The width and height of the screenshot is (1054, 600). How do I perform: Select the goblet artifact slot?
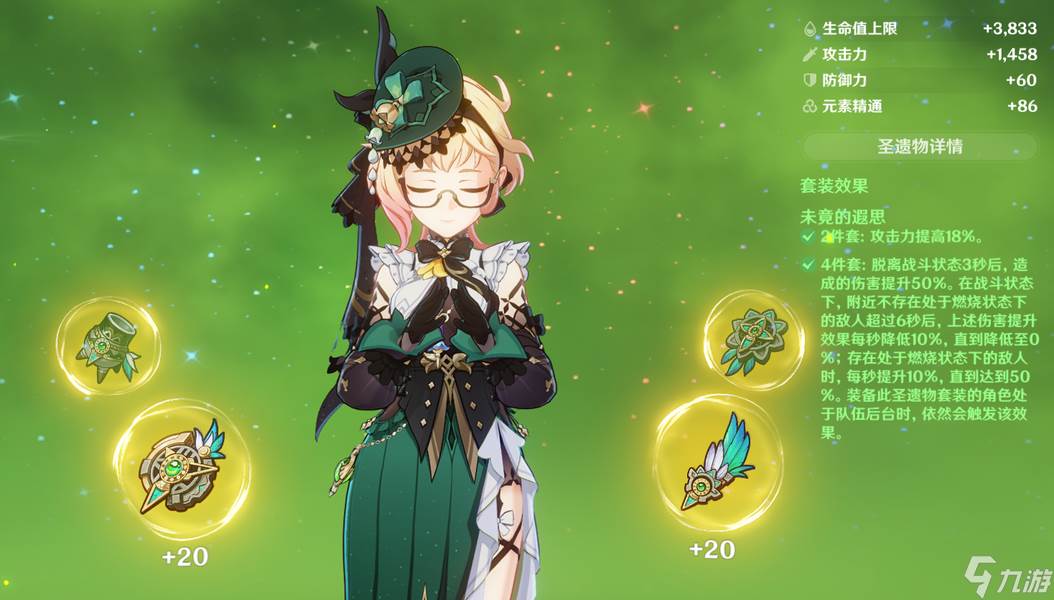(x=107, y=345)
